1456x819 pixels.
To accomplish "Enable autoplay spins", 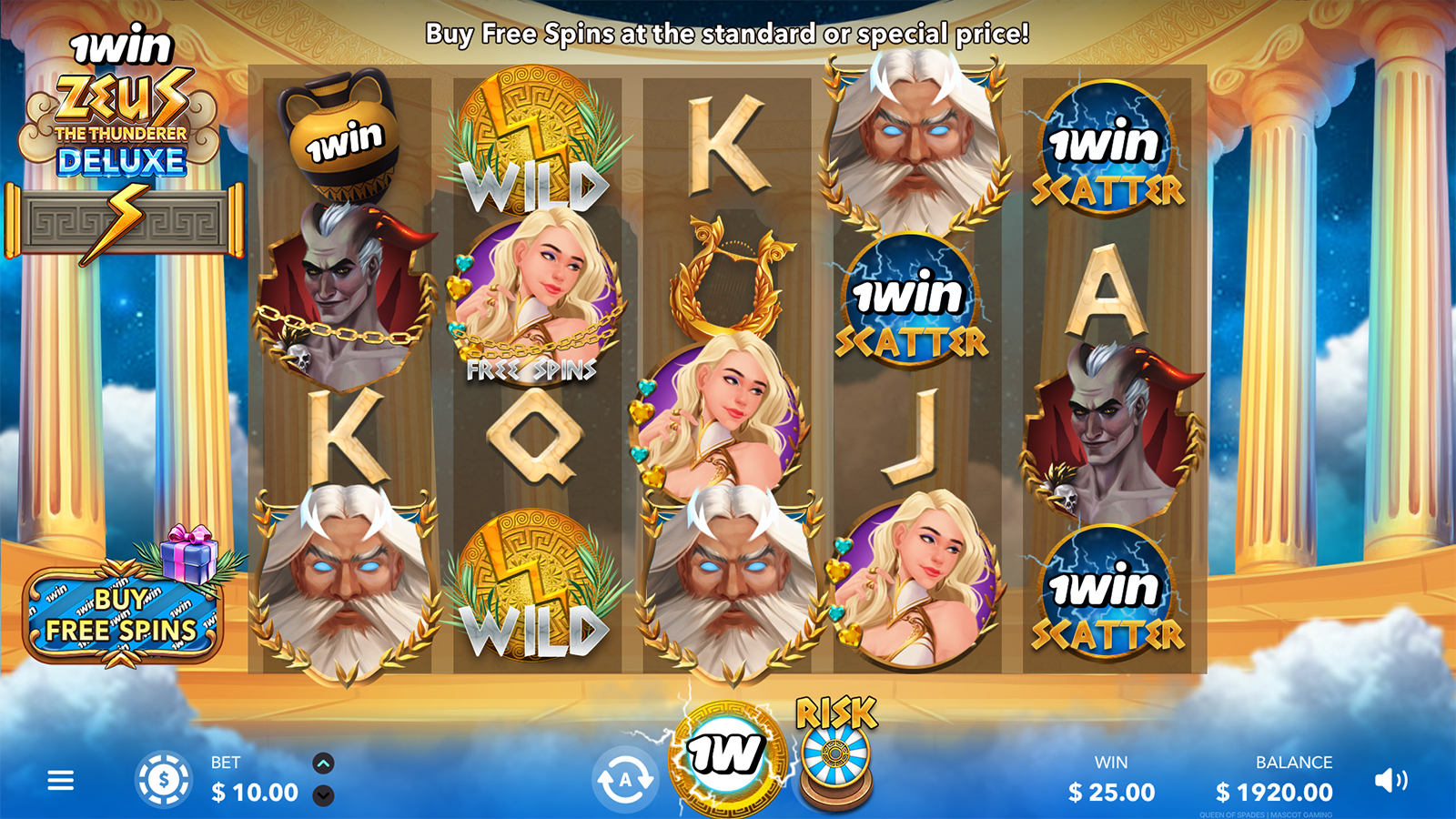I will click(x=624, y=781).
